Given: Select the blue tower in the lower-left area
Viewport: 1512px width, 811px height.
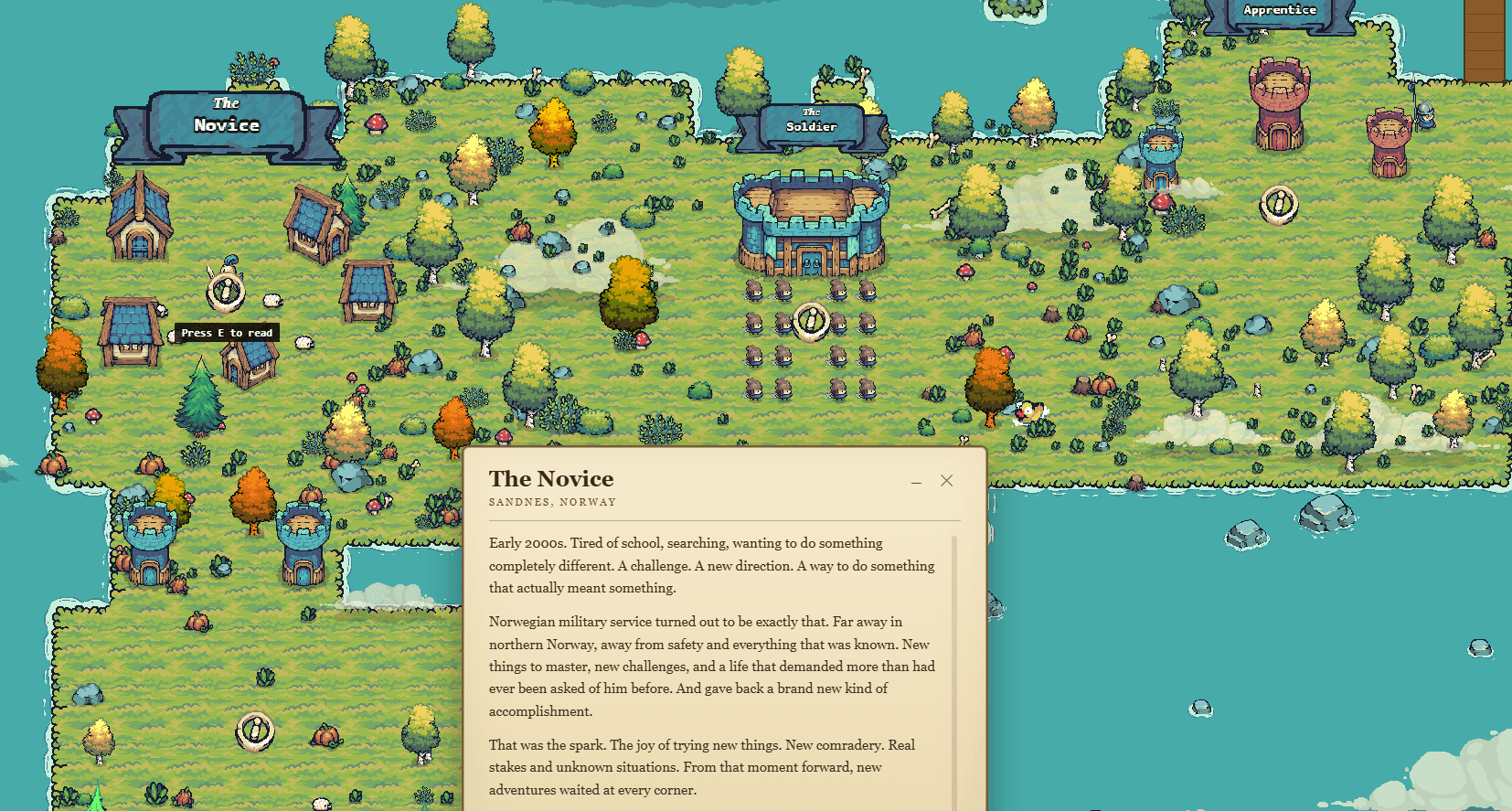Looking at the screenshot, I should (x=151, y=541).
